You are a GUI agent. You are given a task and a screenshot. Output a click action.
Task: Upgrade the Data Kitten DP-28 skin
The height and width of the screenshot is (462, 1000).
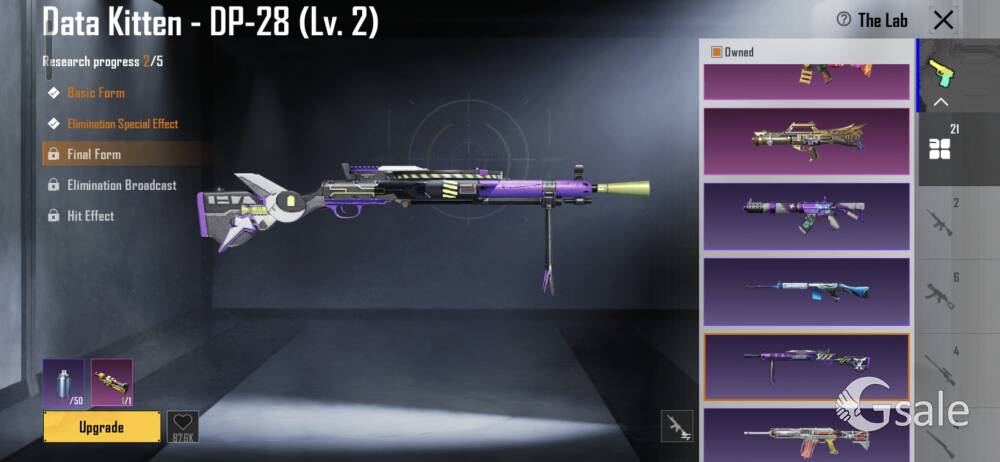(102, 427)
